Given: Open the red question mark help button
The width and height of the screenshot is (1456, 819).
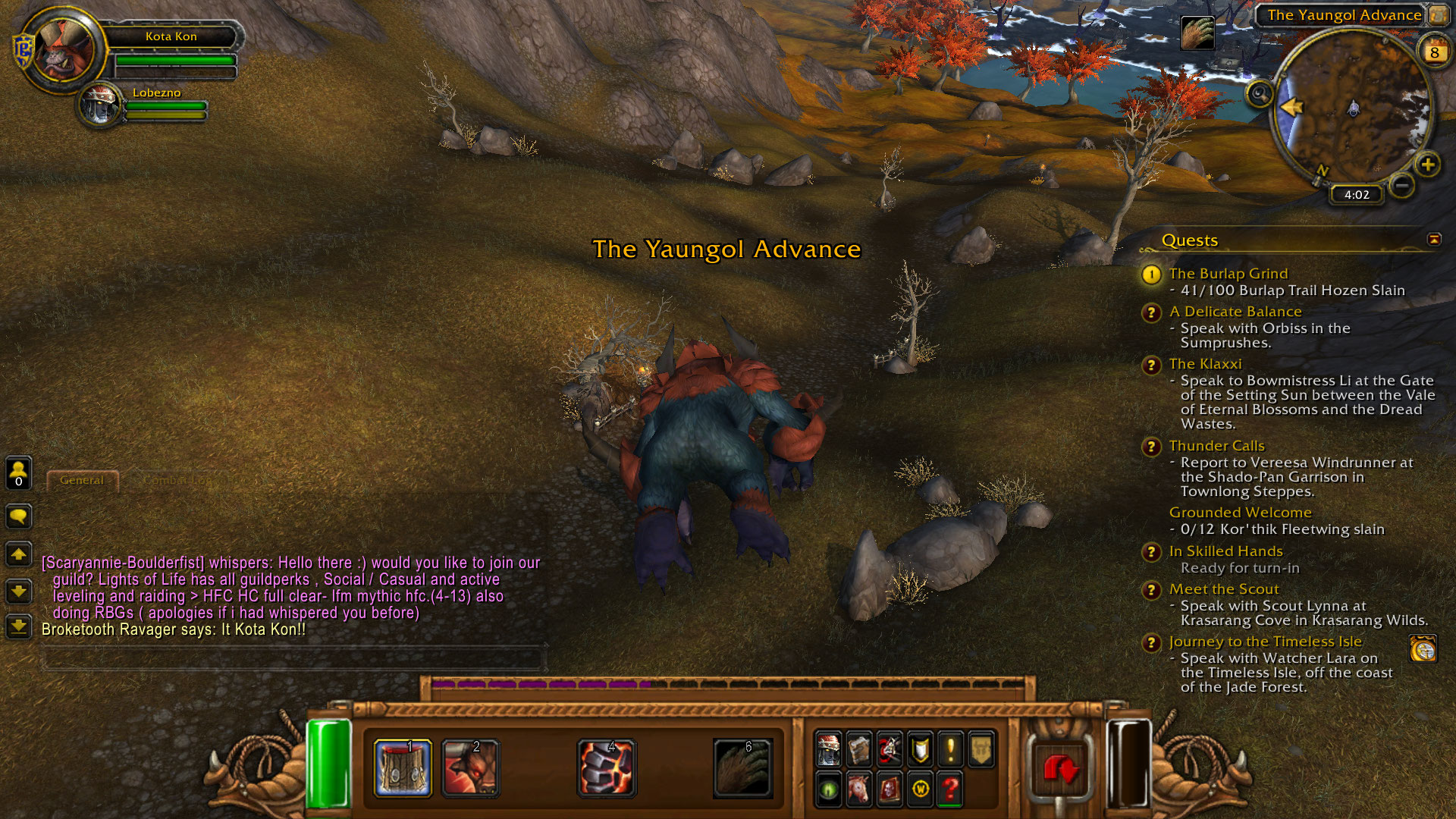Looking at the screenshot, I should 950,789.
